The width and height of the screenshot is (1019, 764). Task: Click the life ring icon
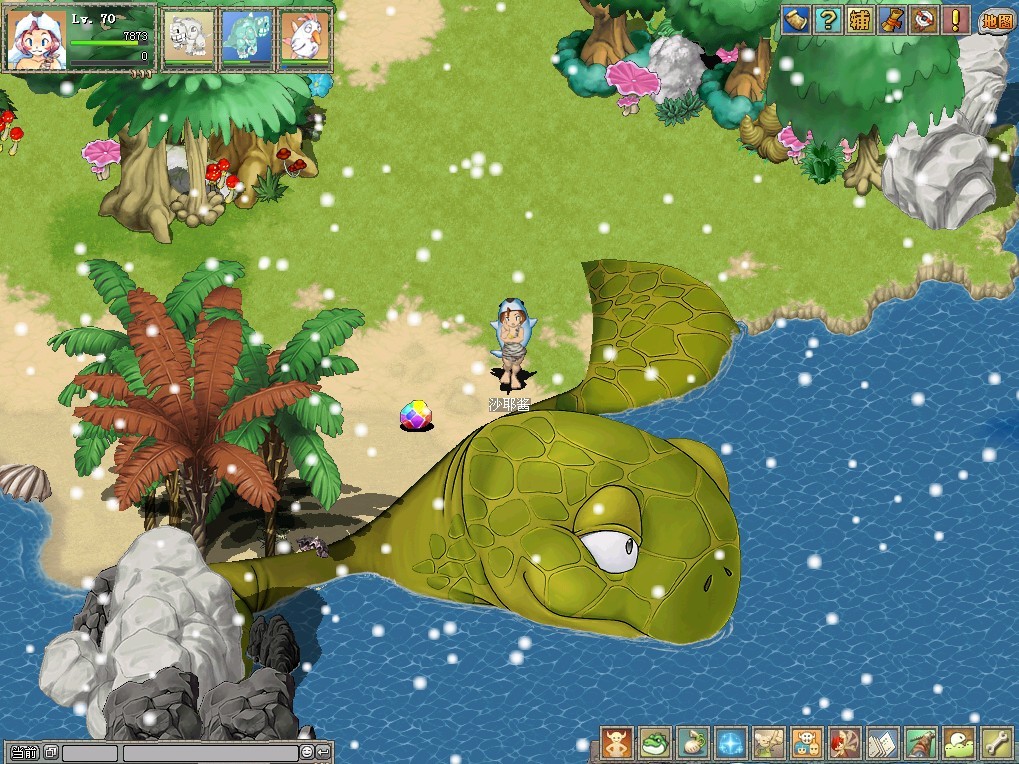pyautogui.click(x=924, y=19)
